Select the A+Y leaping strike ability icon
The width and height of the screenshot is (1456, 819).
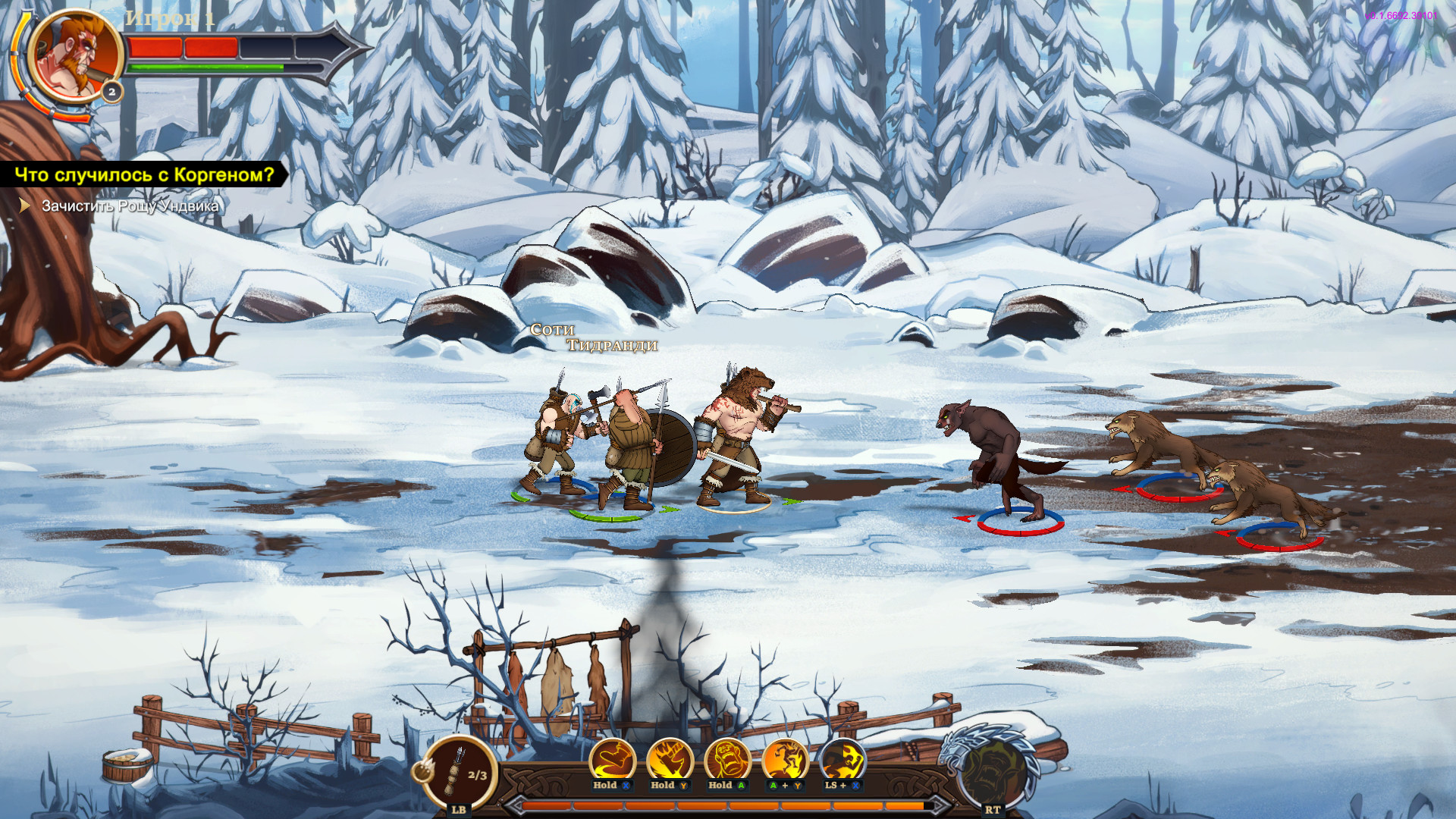coord(784,761)
